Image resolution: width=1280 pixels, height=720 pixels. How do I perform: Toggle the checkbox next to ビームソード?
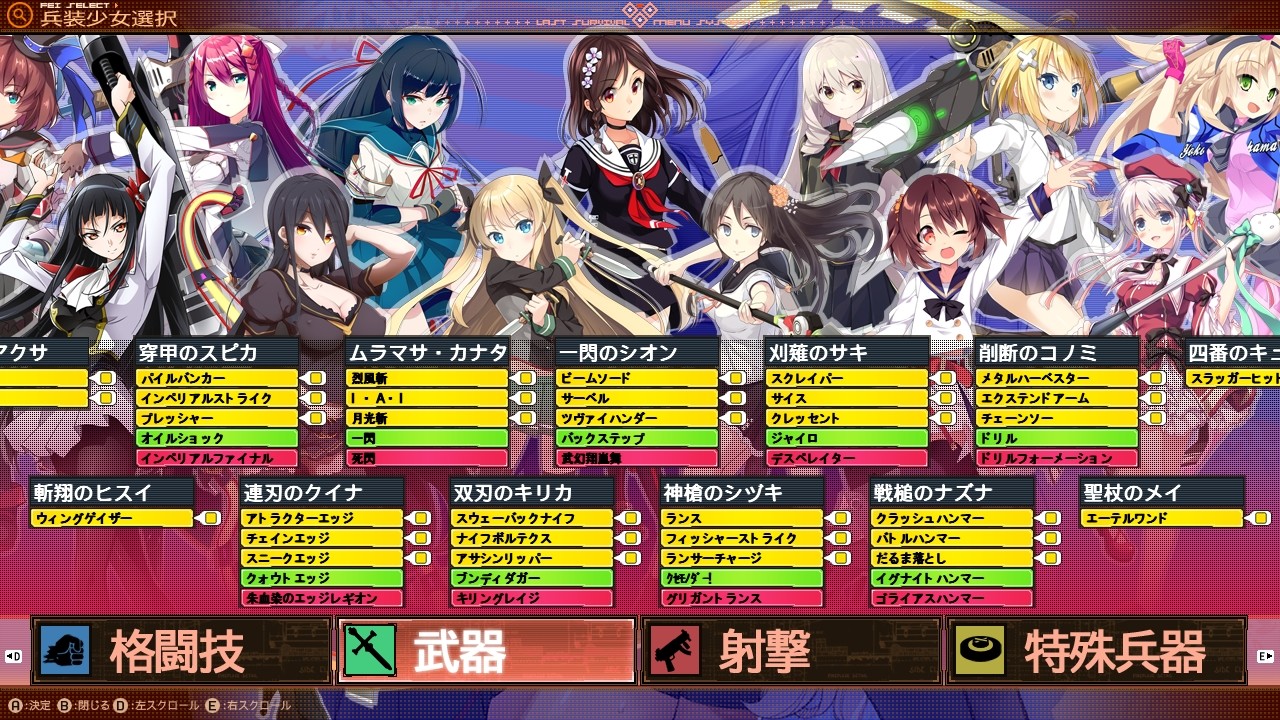click(x=736, y=379)
